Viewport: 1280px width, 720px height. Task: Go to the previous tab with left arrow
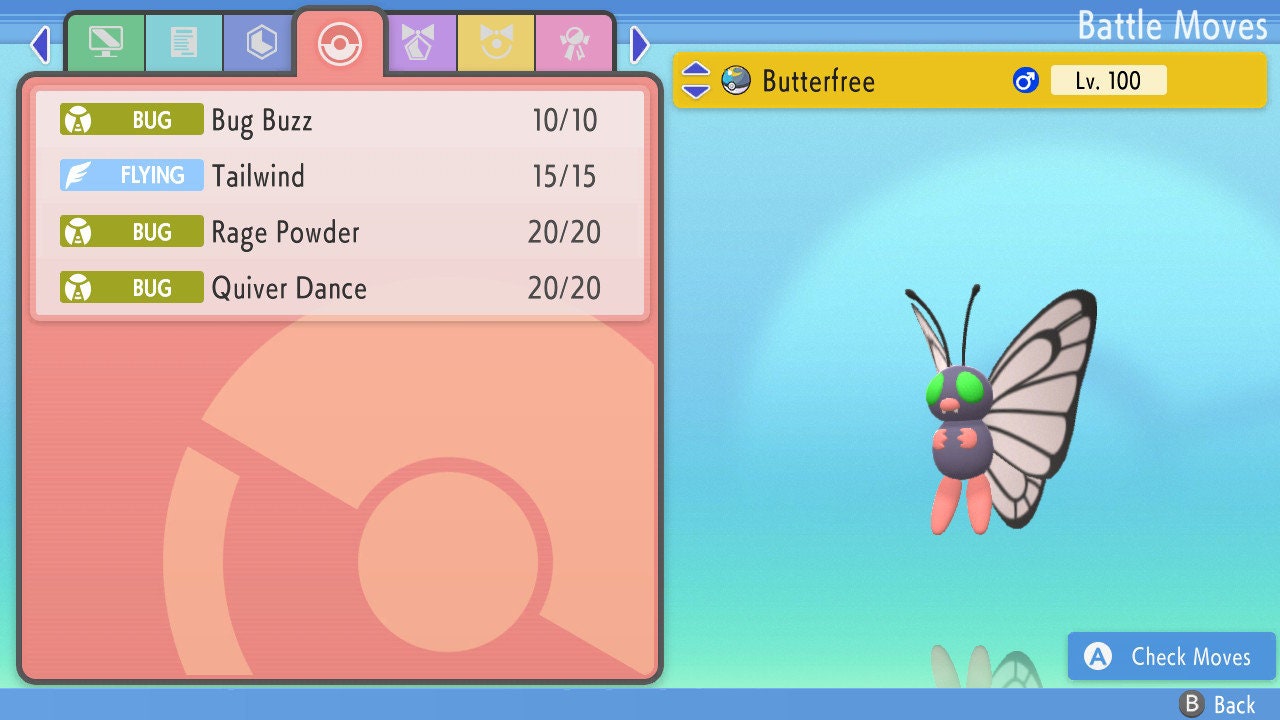[x=40, y=44]
